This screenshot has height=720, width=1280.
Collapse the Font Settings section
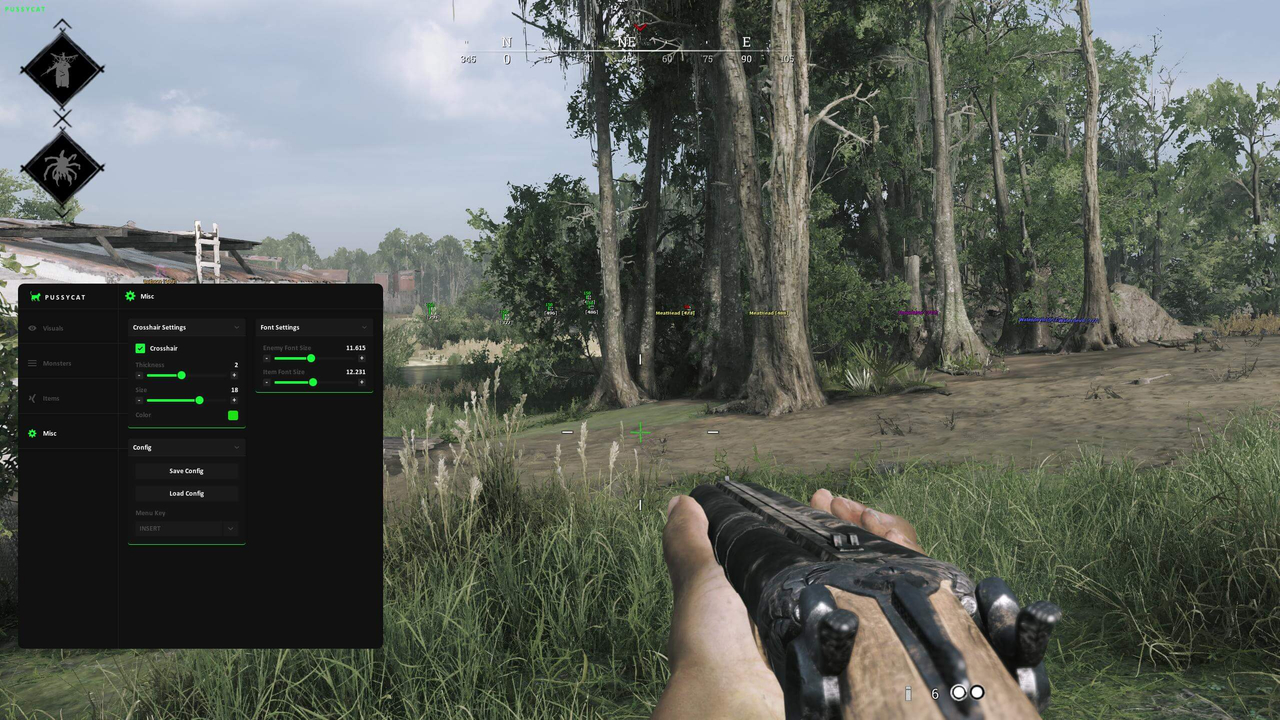[364, 327]
